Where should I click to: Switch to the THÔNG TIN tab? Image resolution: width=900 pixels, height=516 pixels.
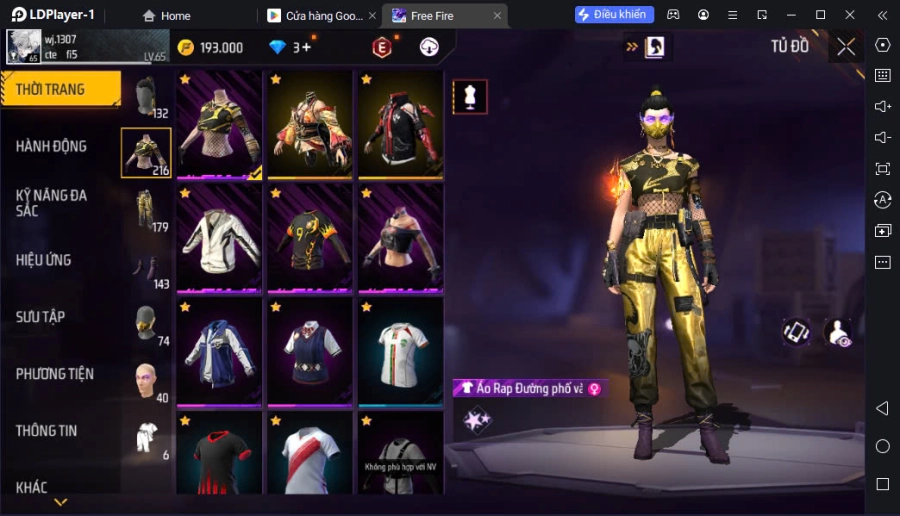47,431
